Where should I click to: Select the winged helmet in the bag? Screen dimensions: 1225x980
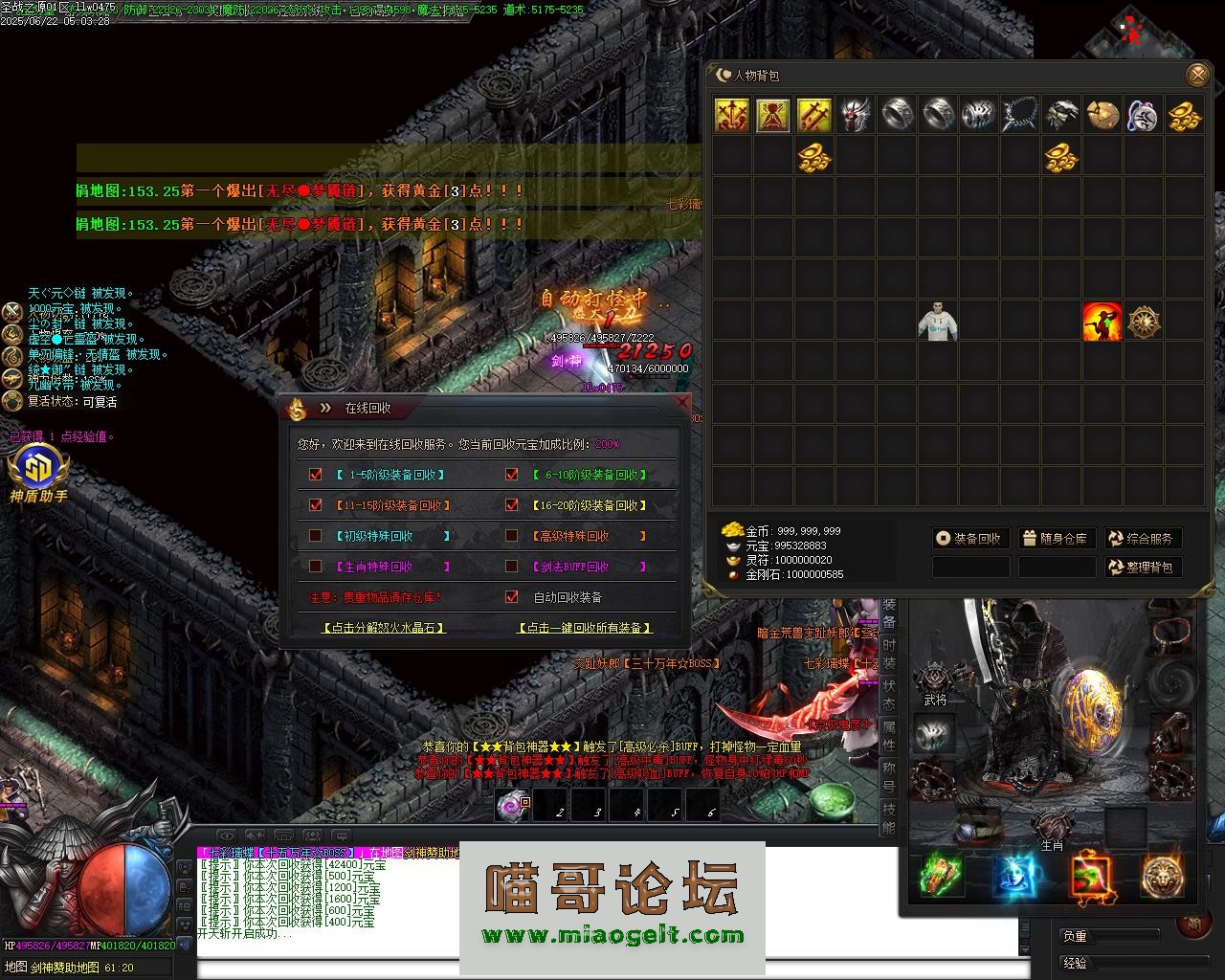pyautogui.click(x=857, y=115)
